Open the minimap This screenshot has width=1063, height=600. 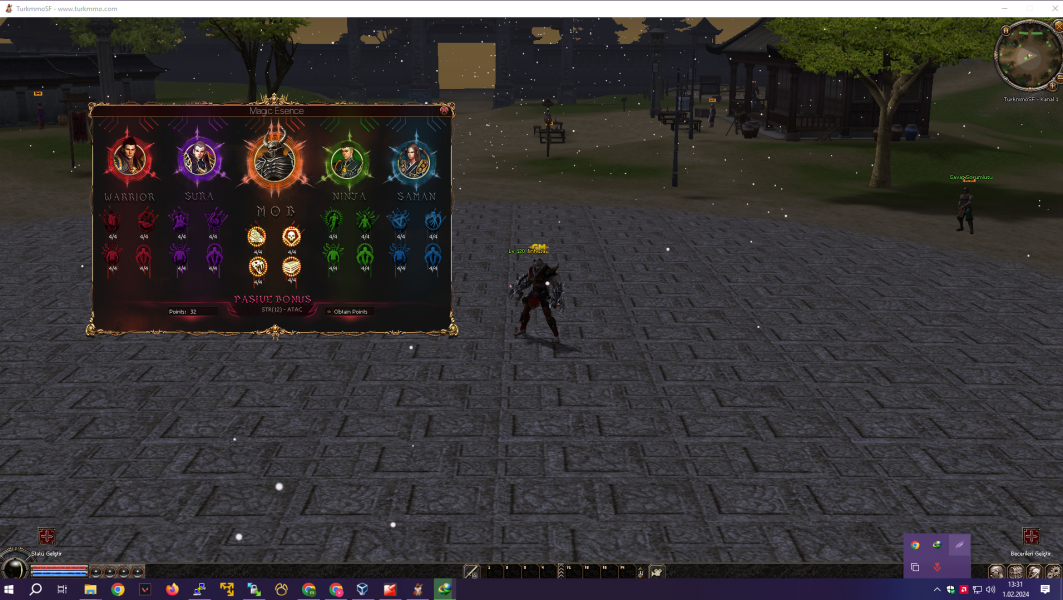[1027, 57]
